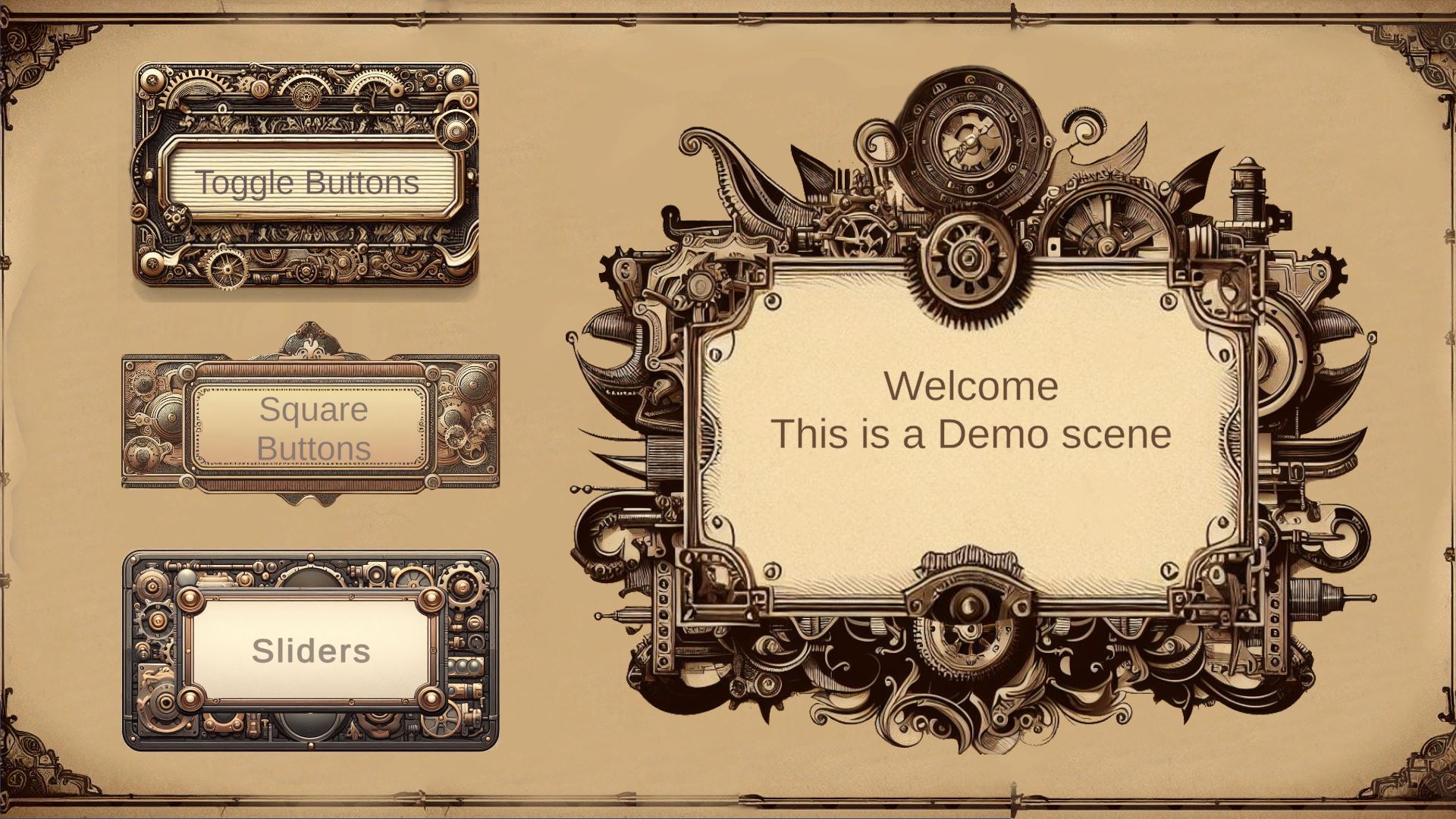The width and height of the screenshot is (1456, 819).
Task: Click the round knob on Toggle Buttons top-right corner
Action: 457,131
